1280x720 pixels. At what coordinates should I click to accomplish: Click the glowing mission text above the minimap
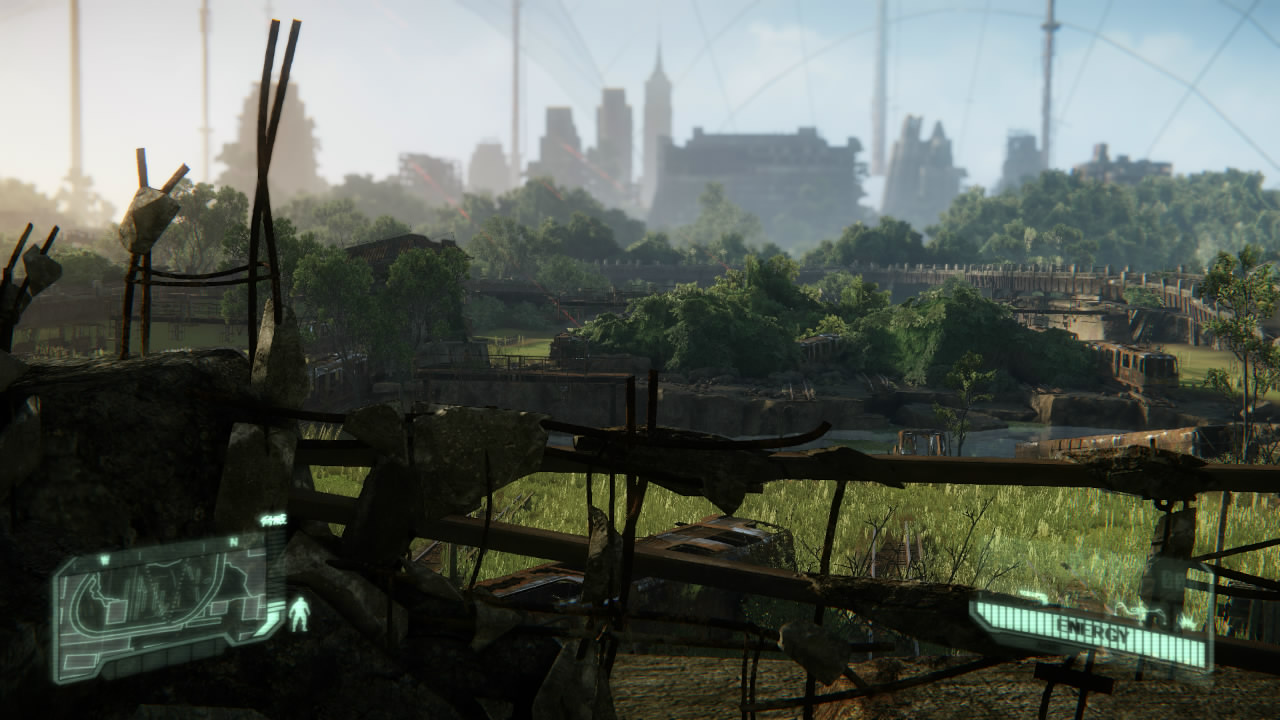pyautogui.click(x=275, y=519)
